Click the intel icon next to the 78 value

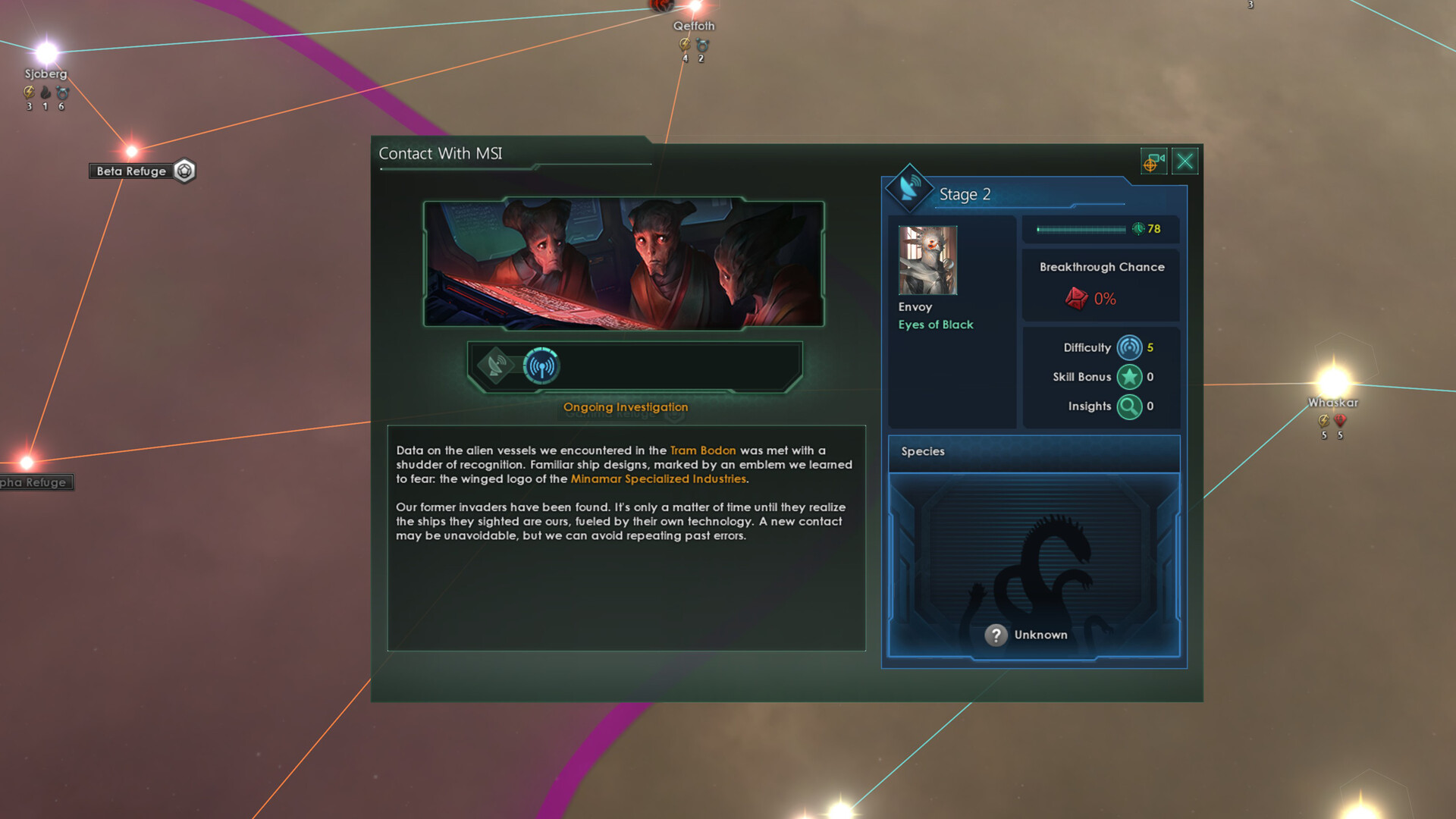(x=1138, y=229)
